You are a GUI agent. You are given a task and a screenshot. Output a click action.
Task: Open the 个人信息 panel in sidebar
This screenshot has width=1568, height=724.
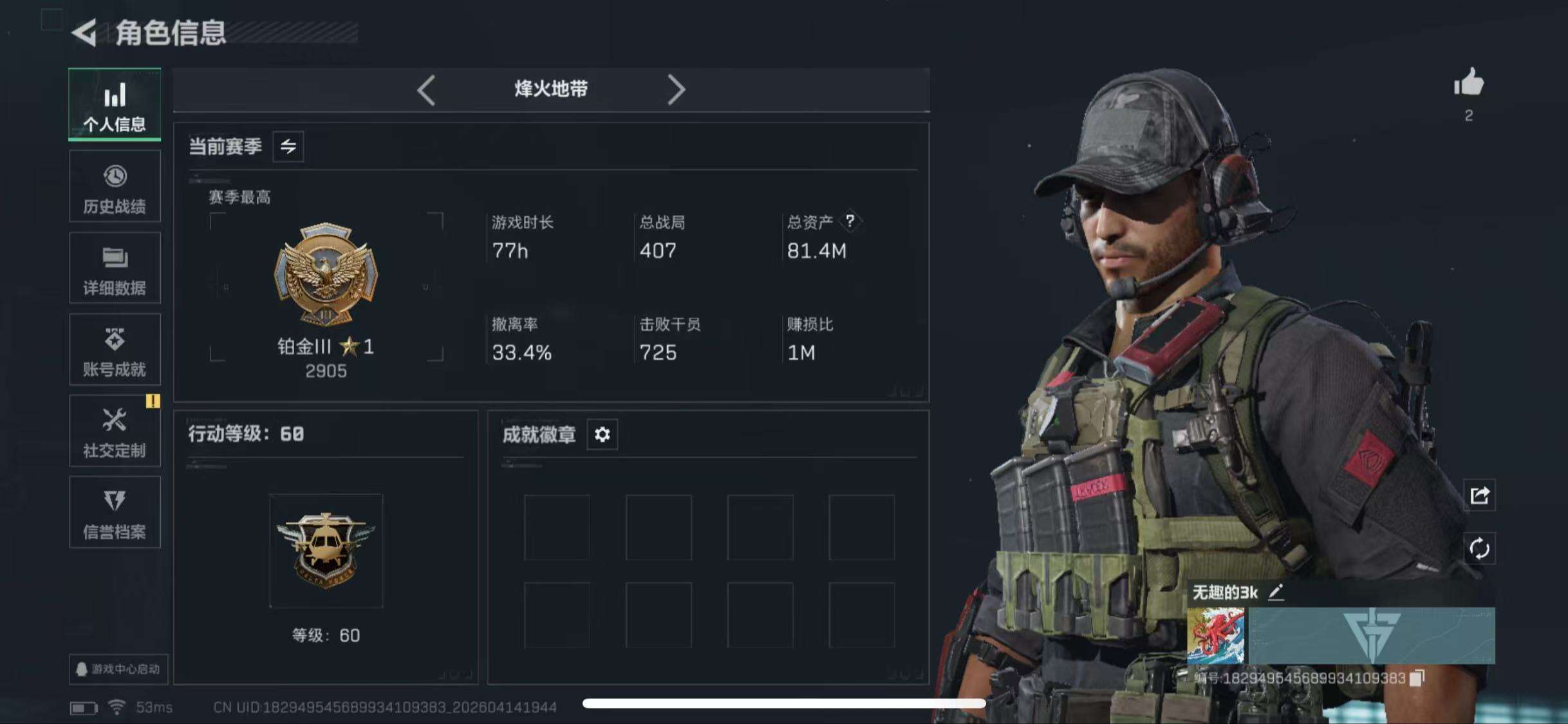[114, 105]
